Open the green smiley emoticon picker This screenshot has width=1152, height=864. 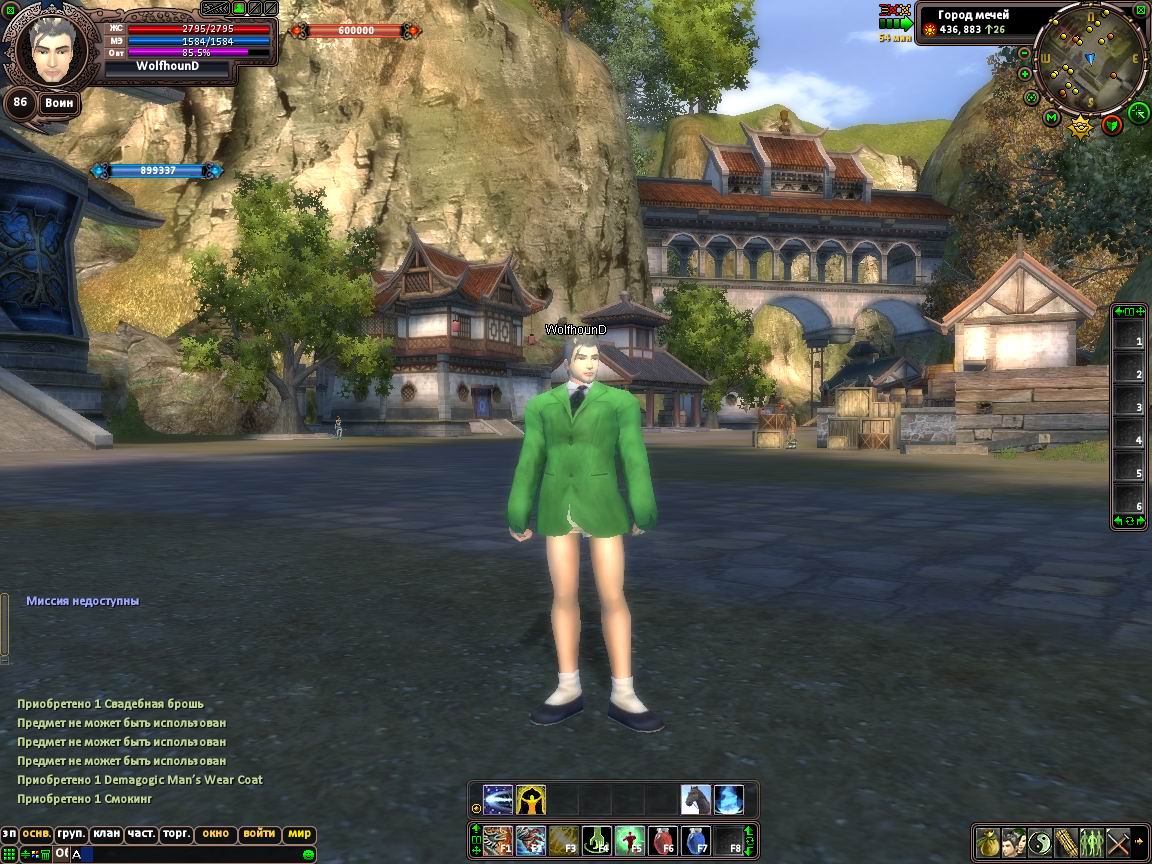pyautogui.click(x=308, y=854)
